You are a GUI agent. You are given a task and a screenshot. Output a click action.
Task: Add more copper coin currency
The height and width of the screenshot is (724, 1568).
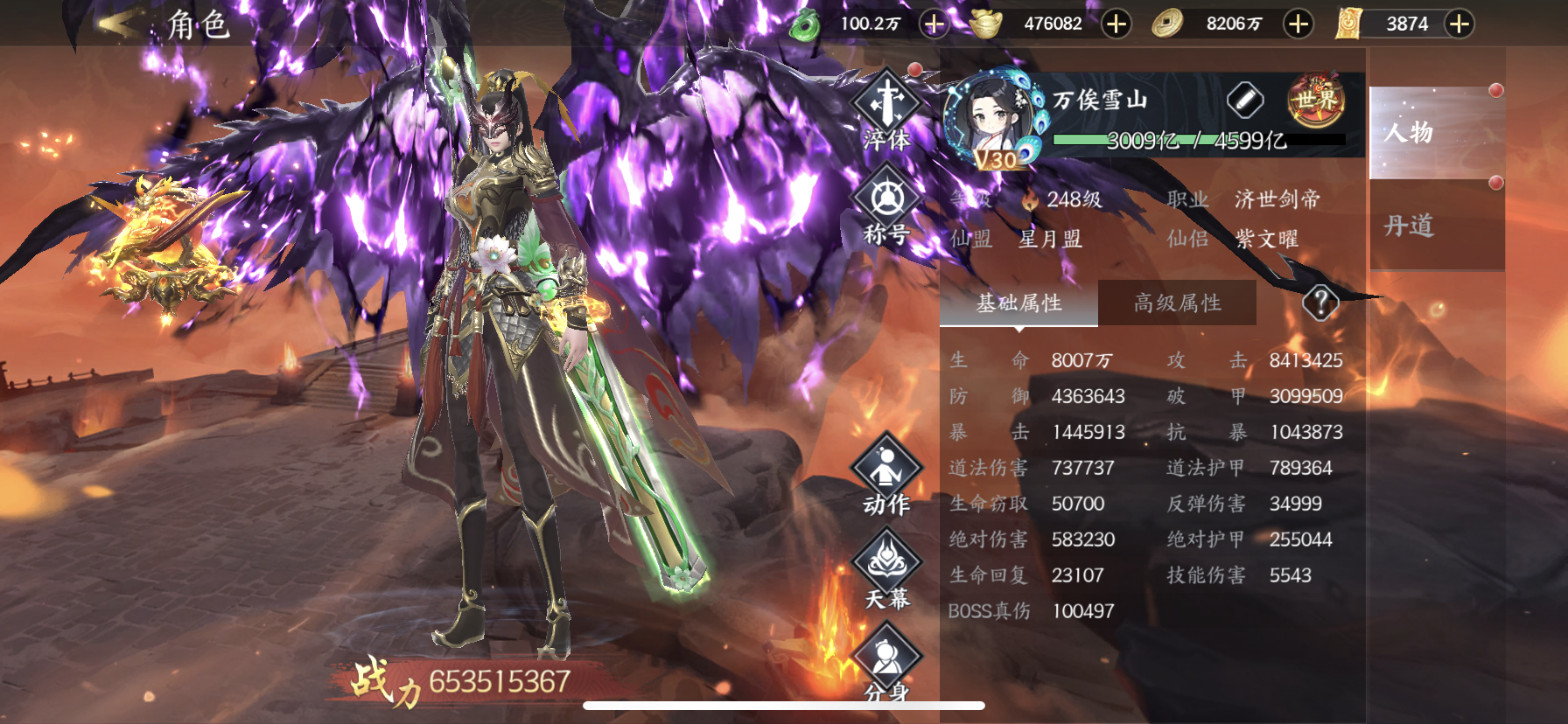[1298, 24]
